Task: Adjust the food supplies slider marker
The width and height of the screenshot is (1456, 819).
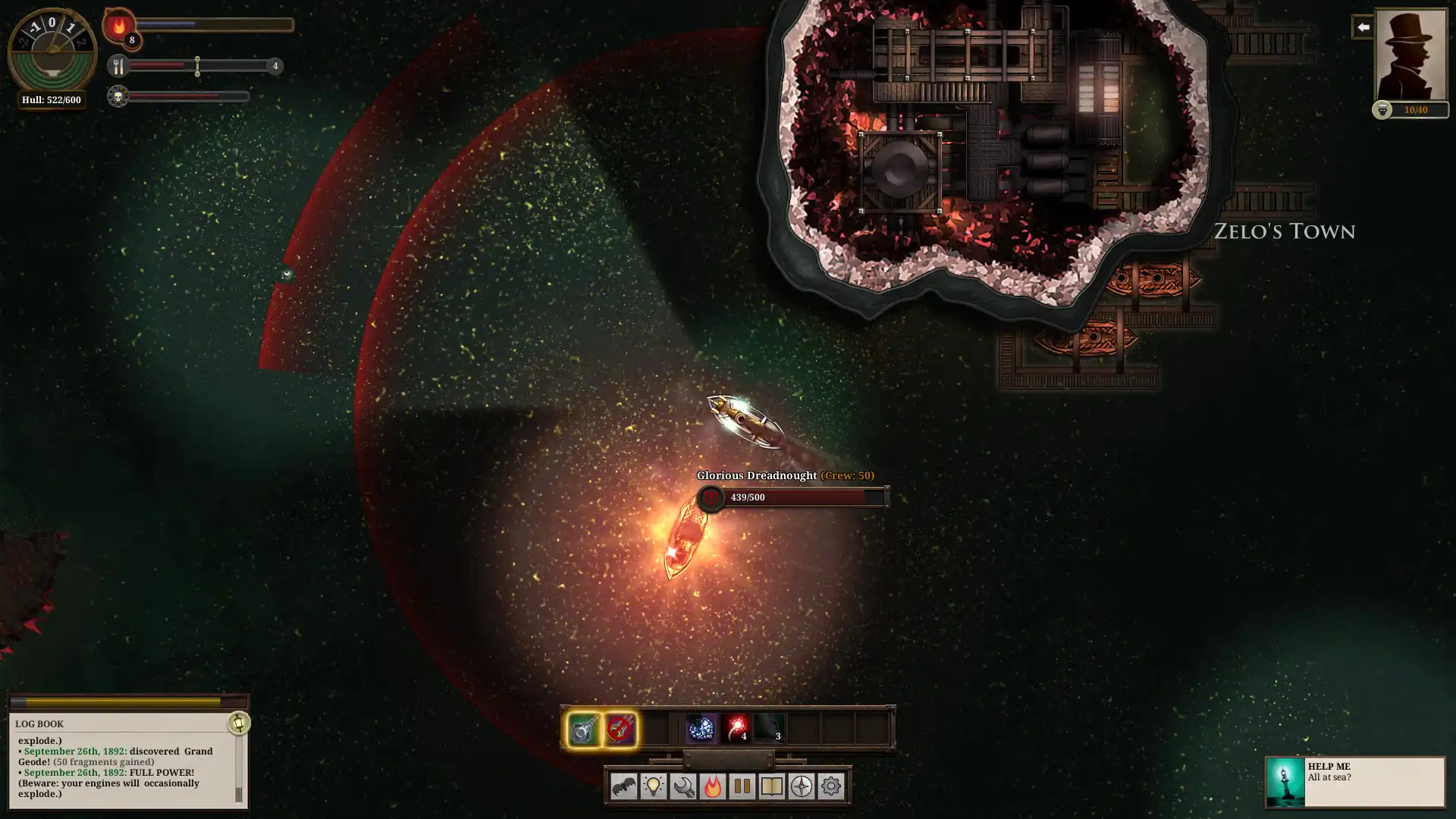Action: tap(198, 67)
